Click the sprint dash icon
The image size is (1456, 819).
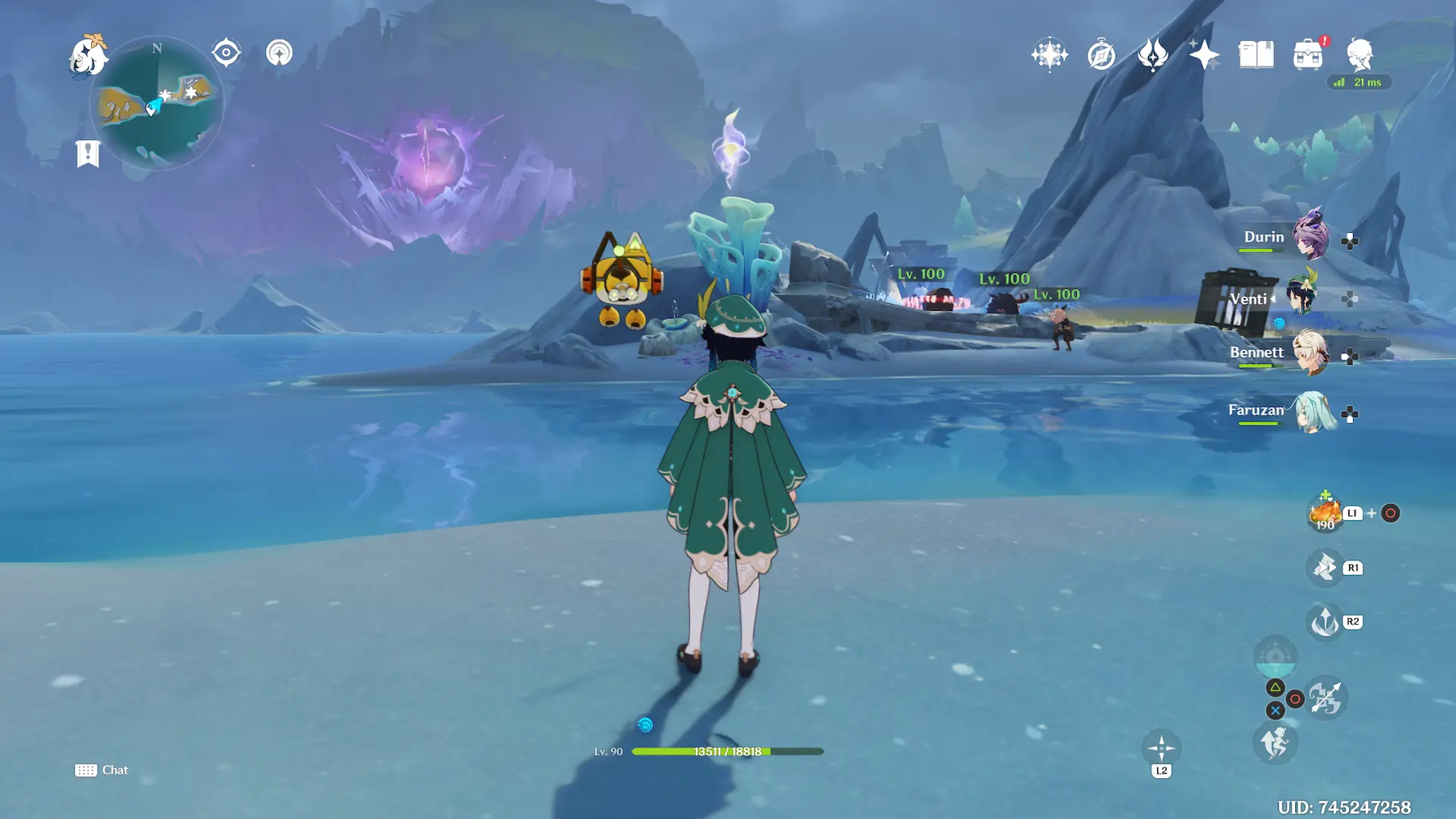pos(1275,743)
